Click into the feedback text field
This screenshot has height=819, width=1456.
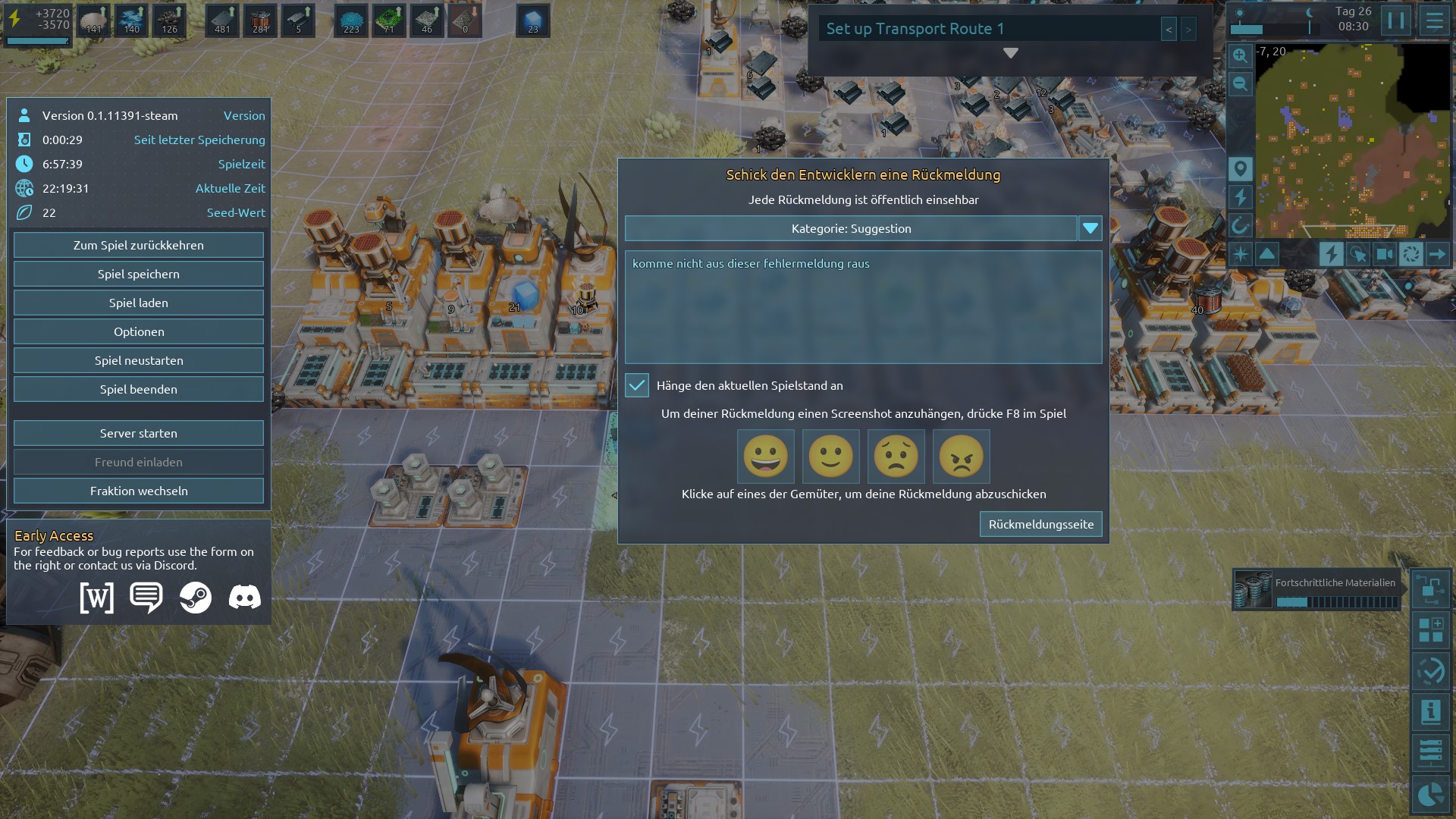tap(863, 307)
